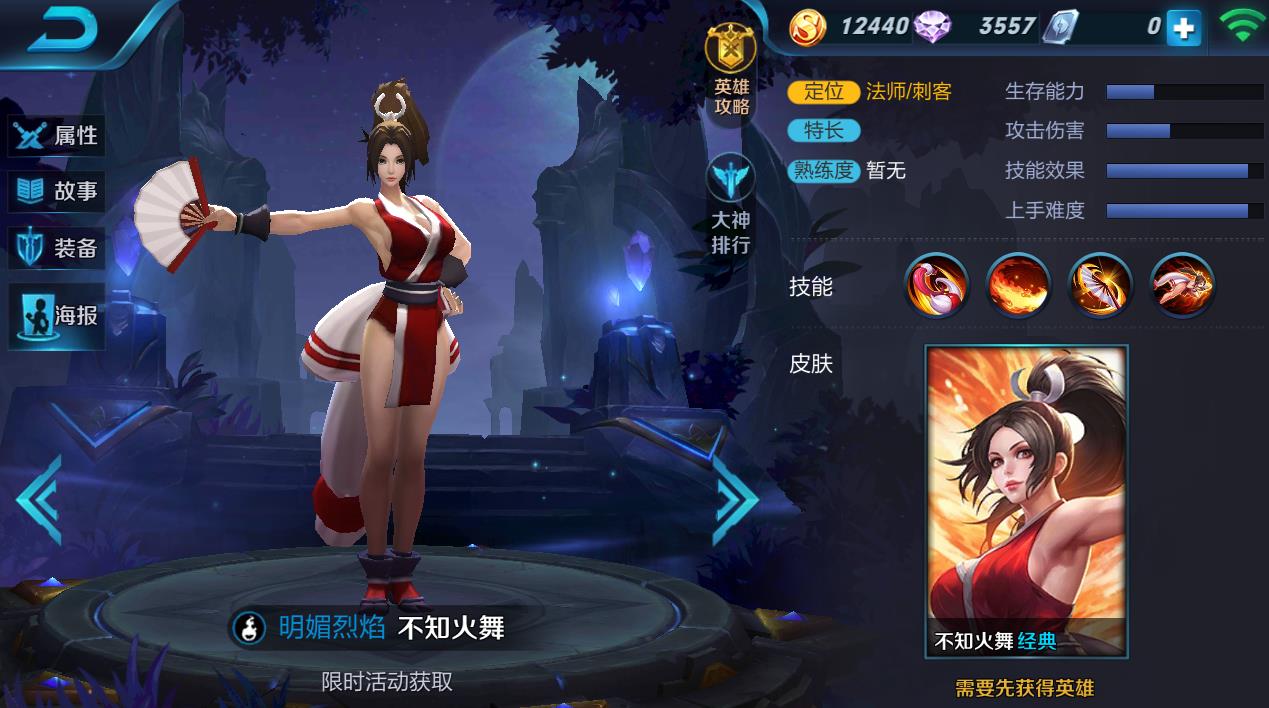Viewport: 1269px width, 708px height.
Task: Open the 英雄攻略 hero guide
Action: pyautogui.click(x=731, y=72)
